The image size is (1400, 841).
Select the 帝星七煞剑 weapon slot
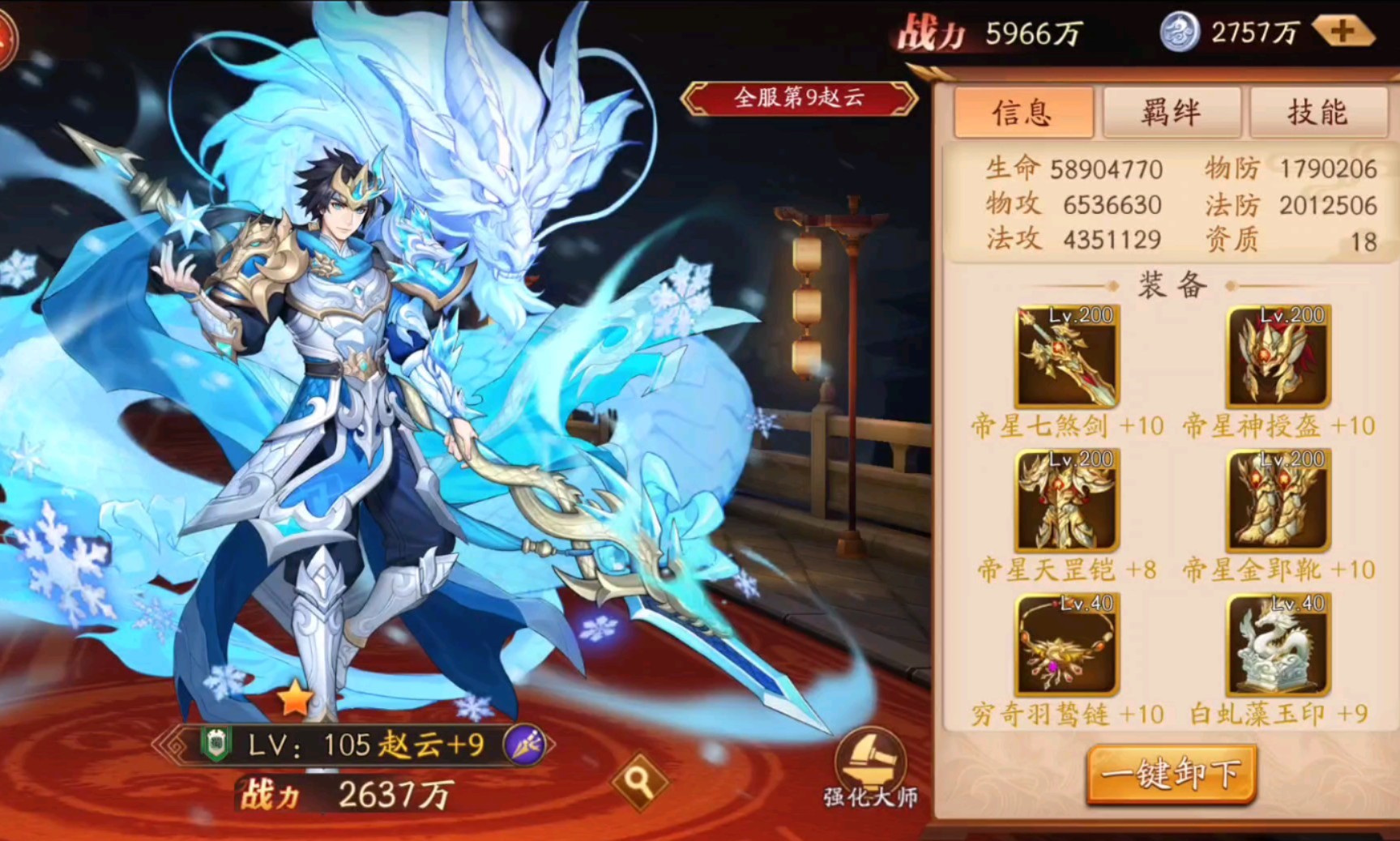(1066, 356)
